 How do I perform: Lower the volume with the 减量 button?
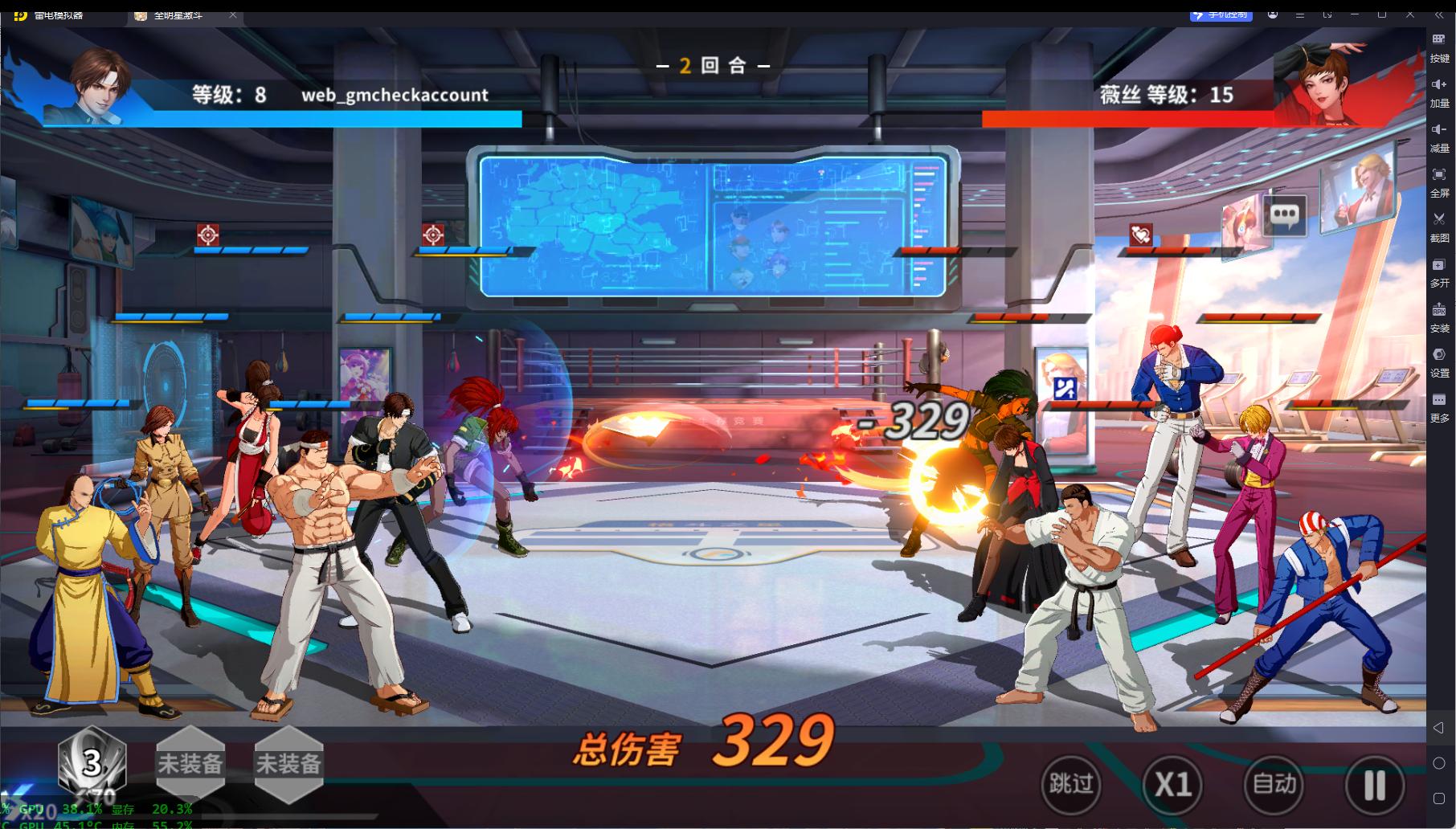[1439, 136]
